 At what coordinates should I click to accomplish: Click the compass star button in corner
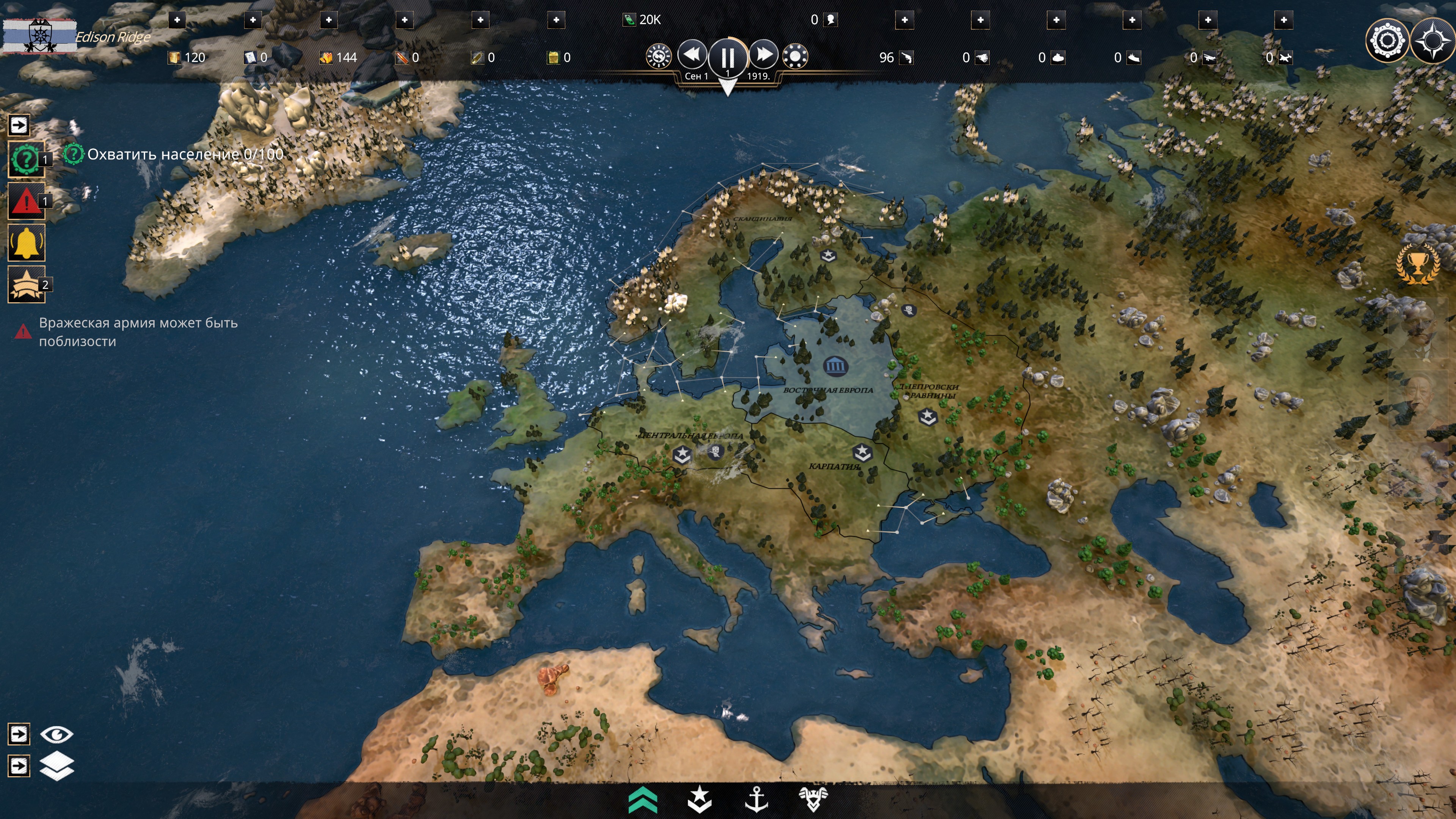click(1432, 41)
